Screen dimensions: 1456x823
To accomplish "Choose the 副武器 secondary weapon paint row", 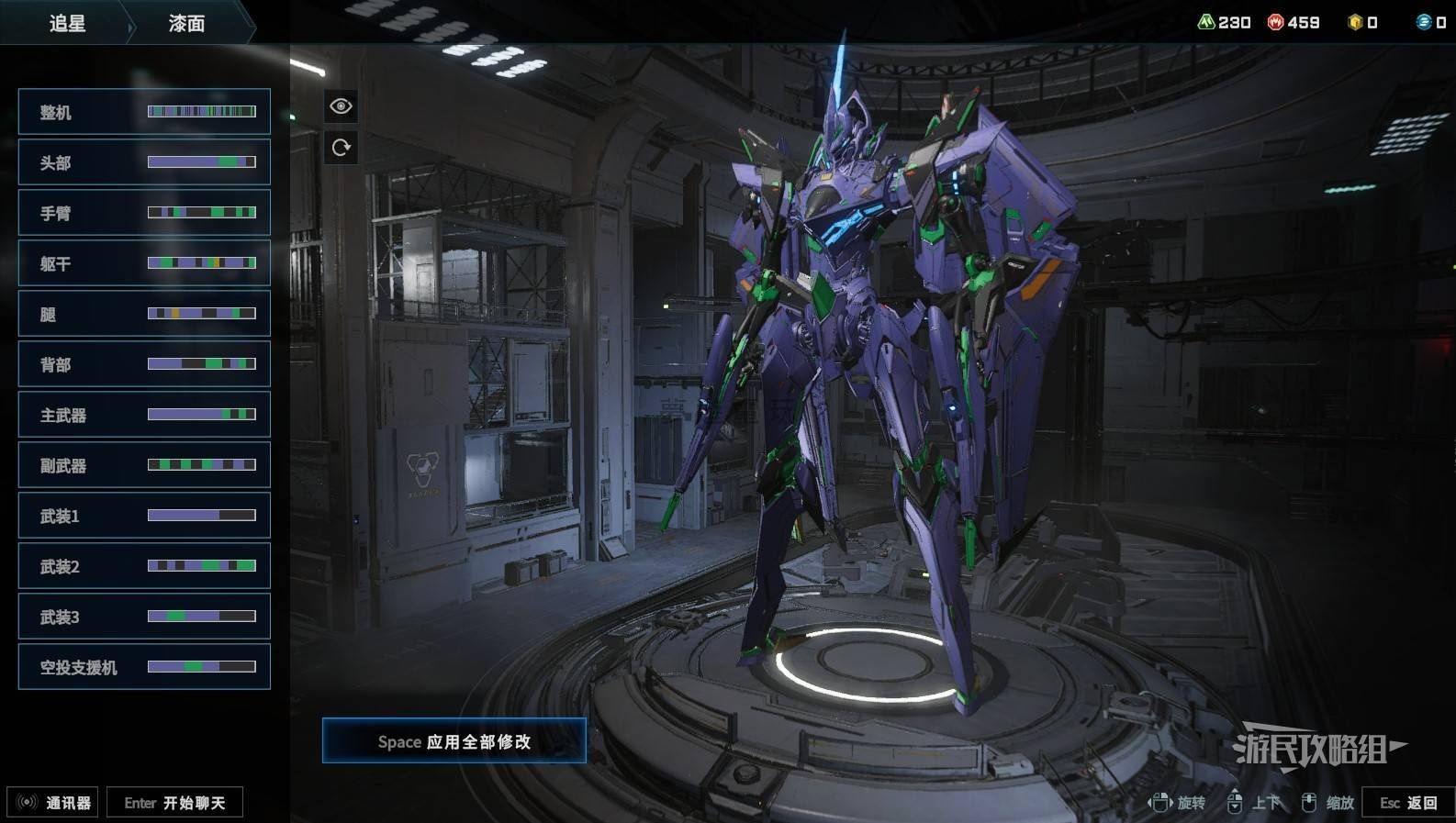I will click(144, 465).
